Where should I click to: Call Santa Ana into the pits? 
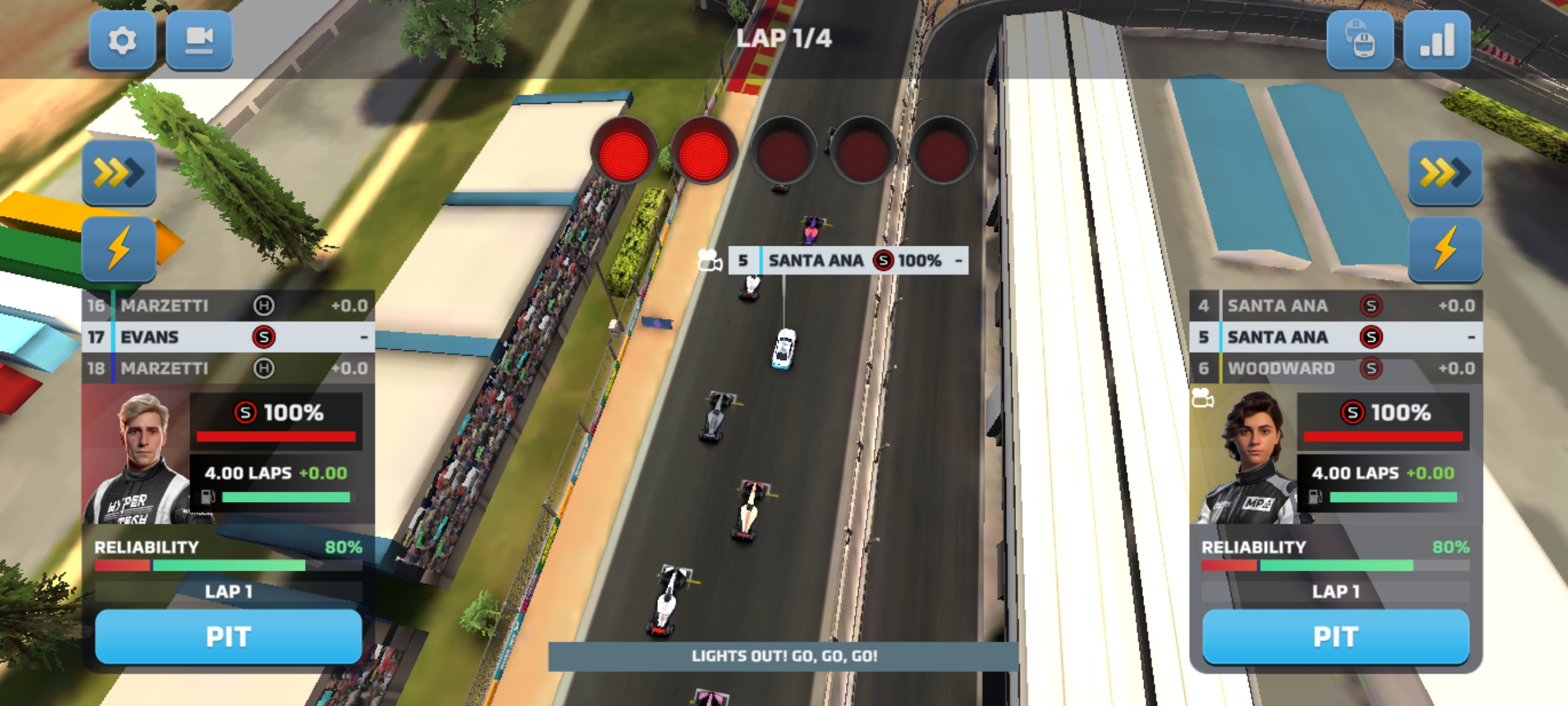tap(1335, 637)
